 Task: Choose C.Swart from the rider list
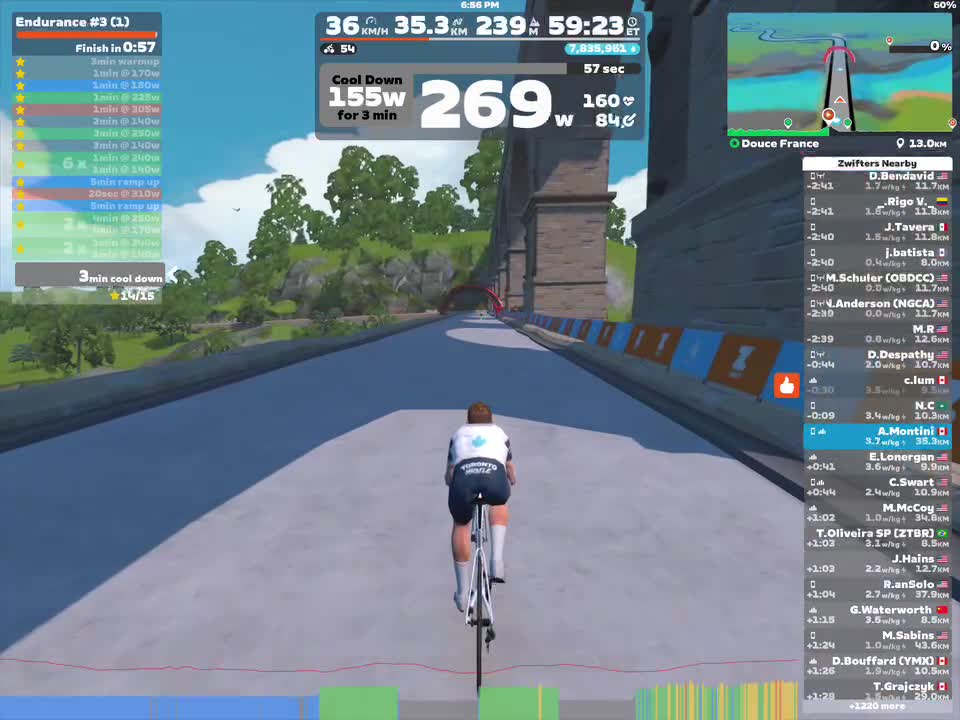coord(877,487)
